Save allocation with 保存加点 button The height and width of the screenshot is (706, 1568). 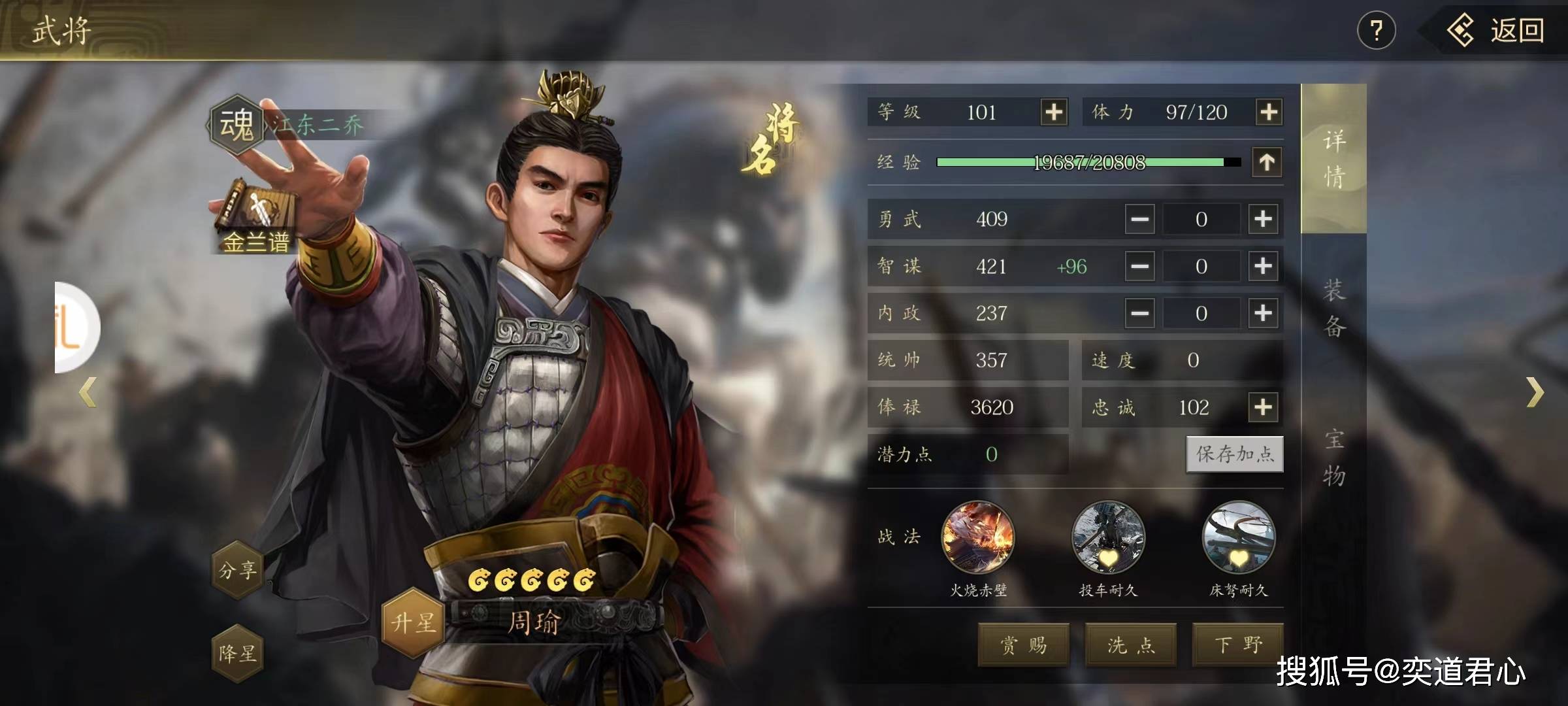pyautogui.click(x=1234, y=454)
